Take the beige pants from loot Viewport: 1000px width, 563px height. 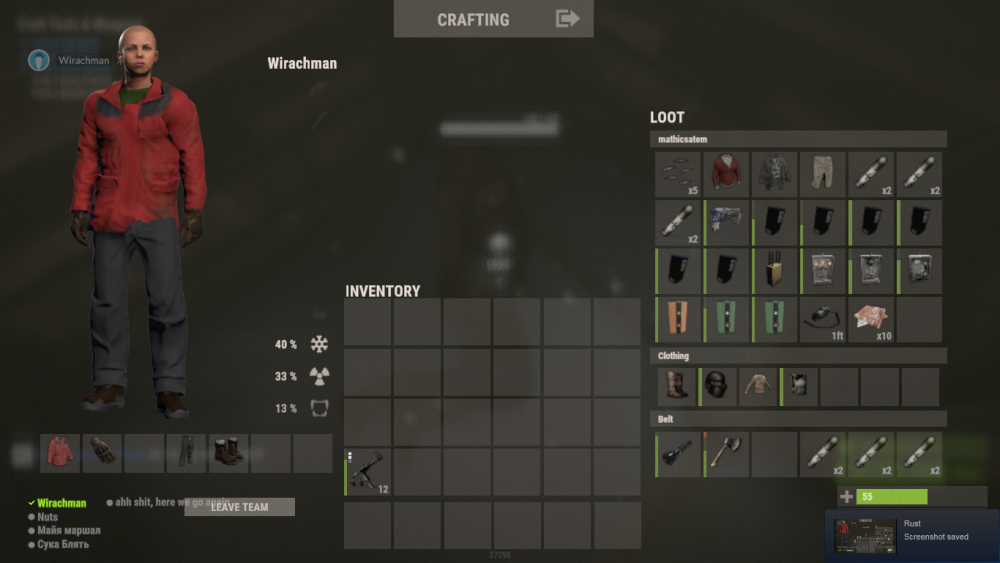pos(823,174)
